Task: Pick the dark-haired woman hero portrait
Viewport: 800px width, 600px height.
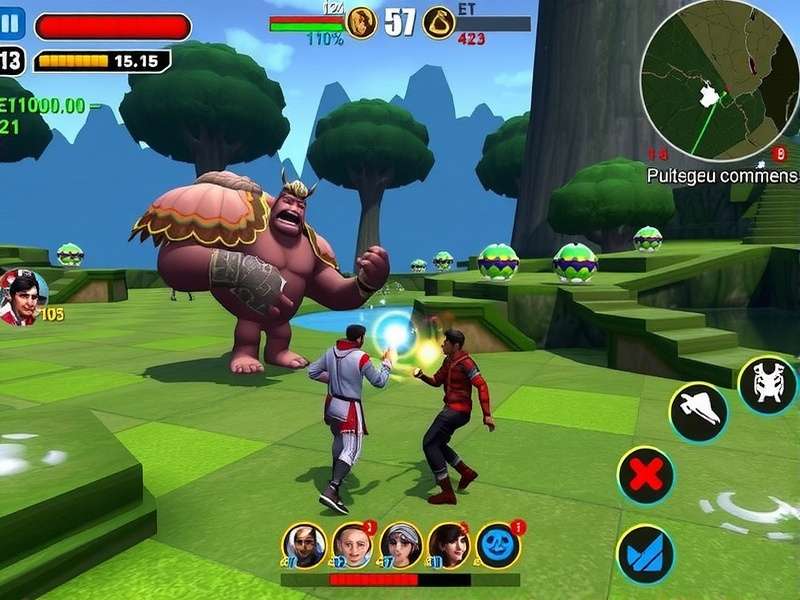Action: point(449,545)
